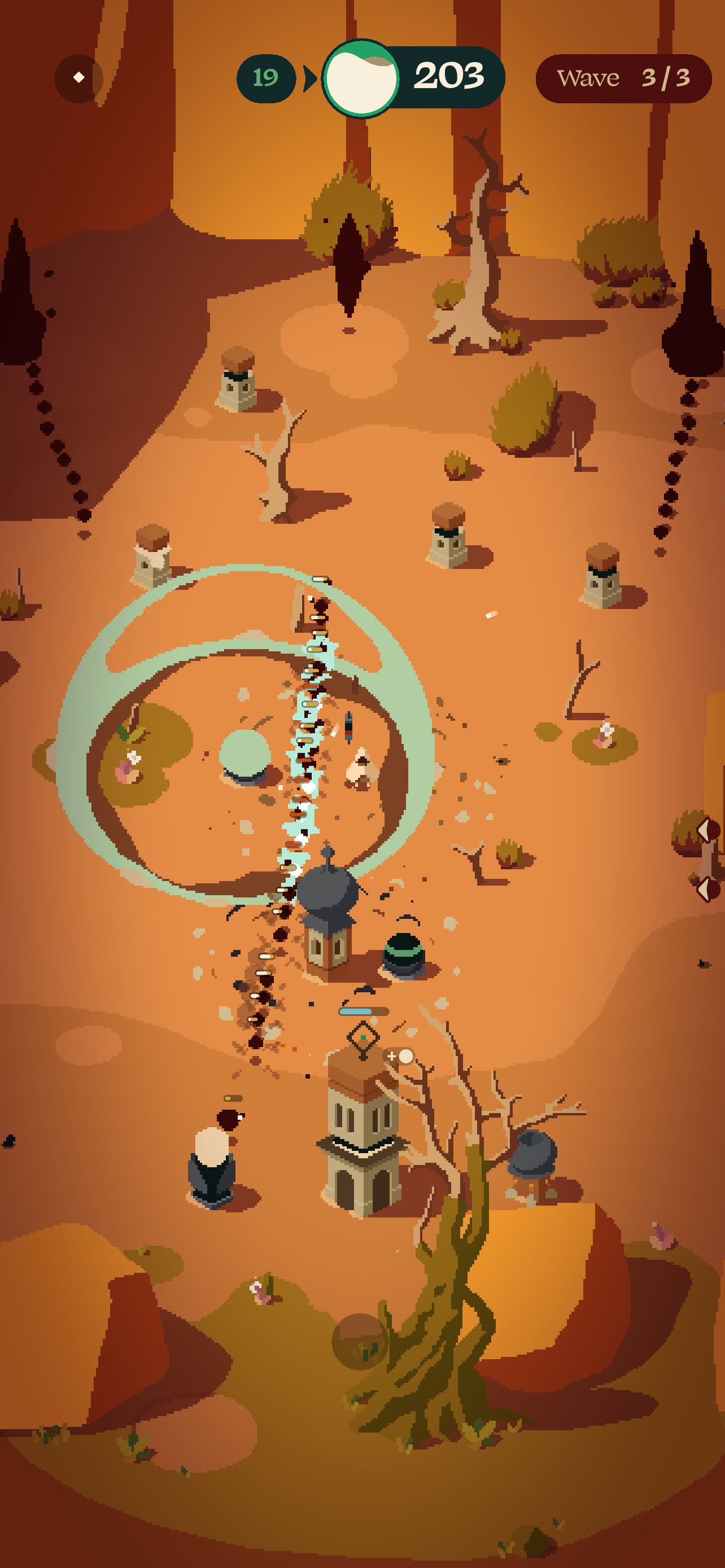Tap the white mana orb showing 203
The width and height of the screenshot is (725, 1568).
(361, 77)
